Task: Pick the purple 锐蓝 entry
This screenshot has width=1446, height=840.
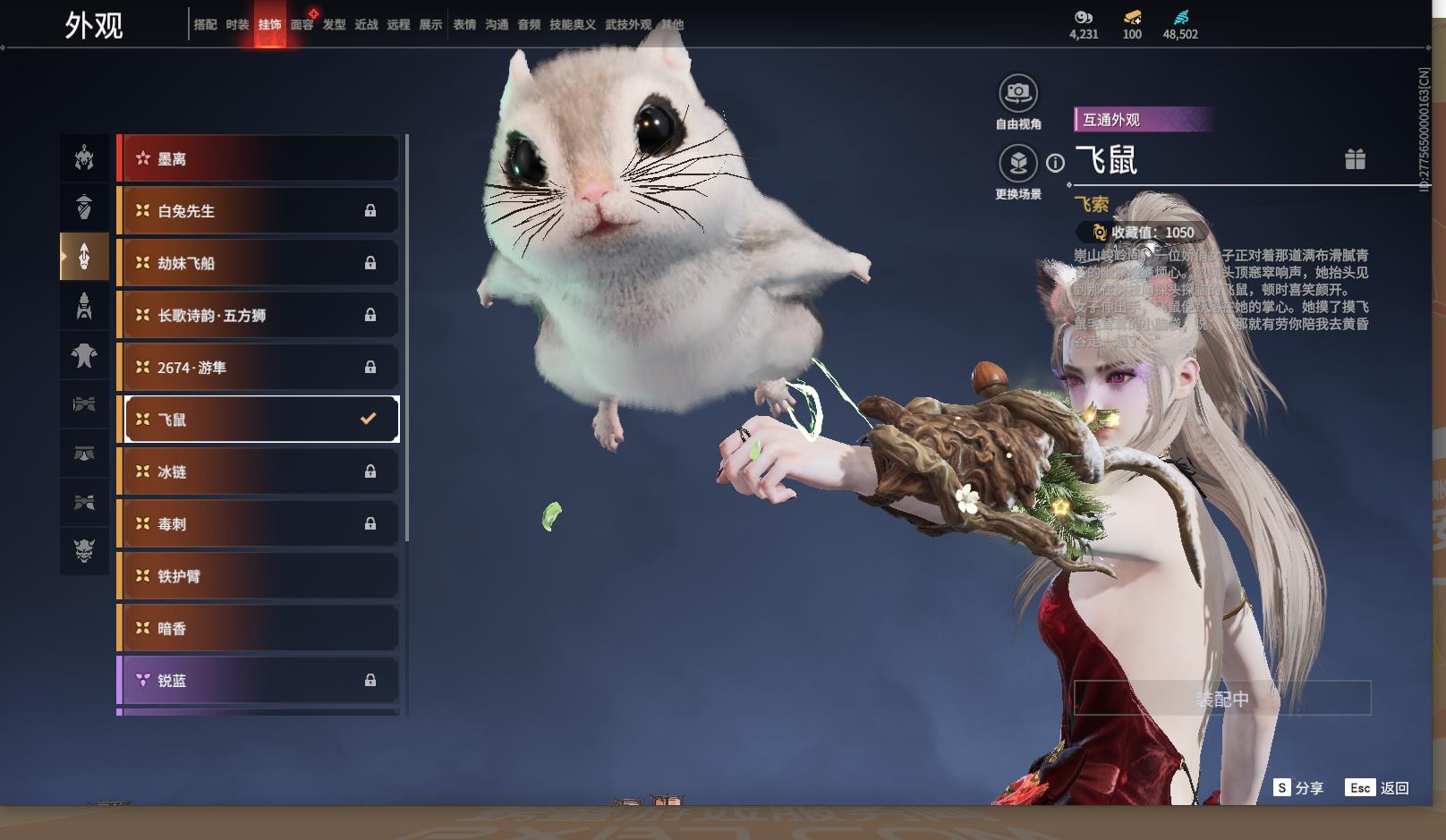Action: tap(259, 681)
